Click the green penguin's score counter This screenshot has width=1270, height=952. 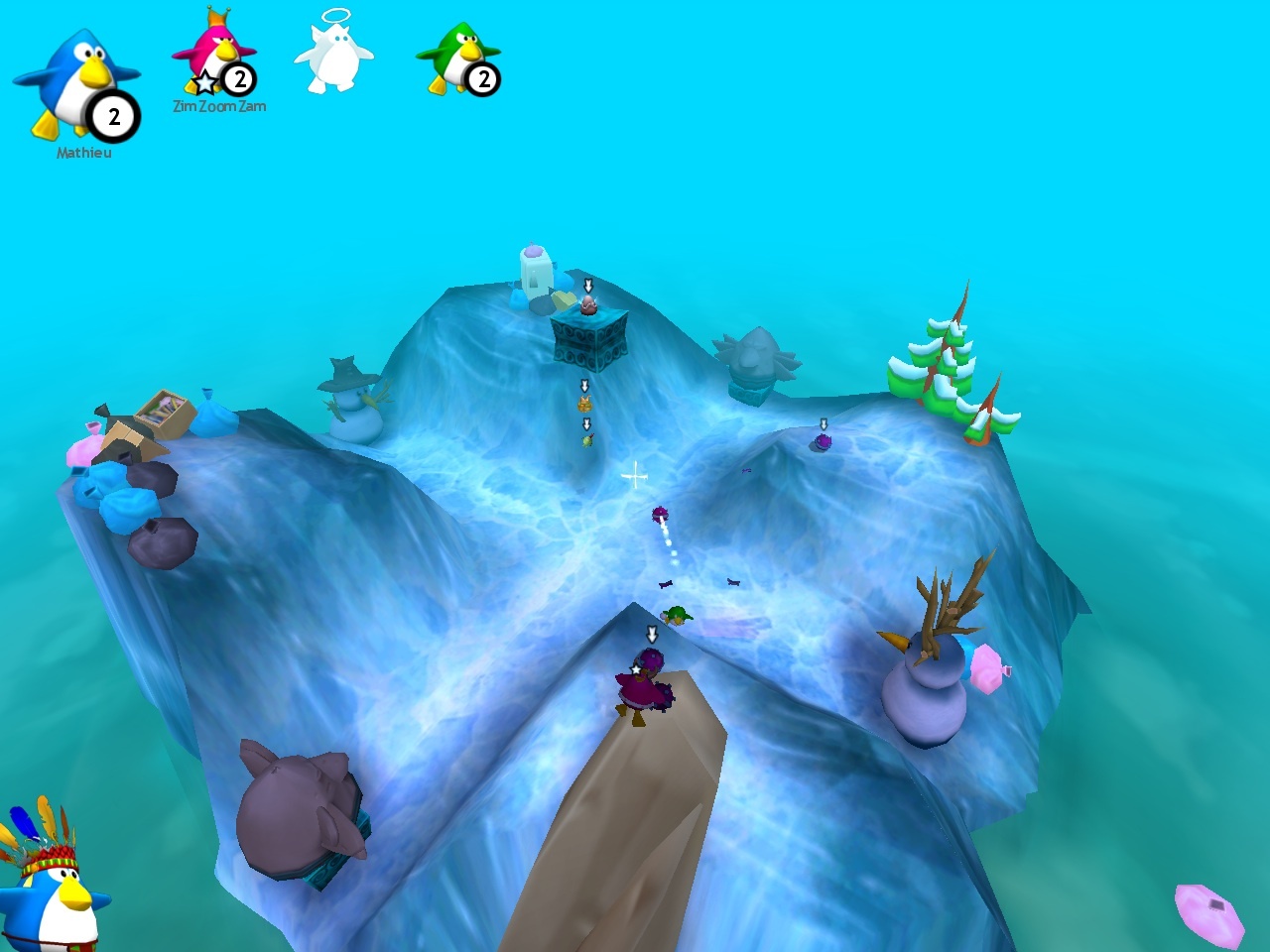[x=483, y=80]
